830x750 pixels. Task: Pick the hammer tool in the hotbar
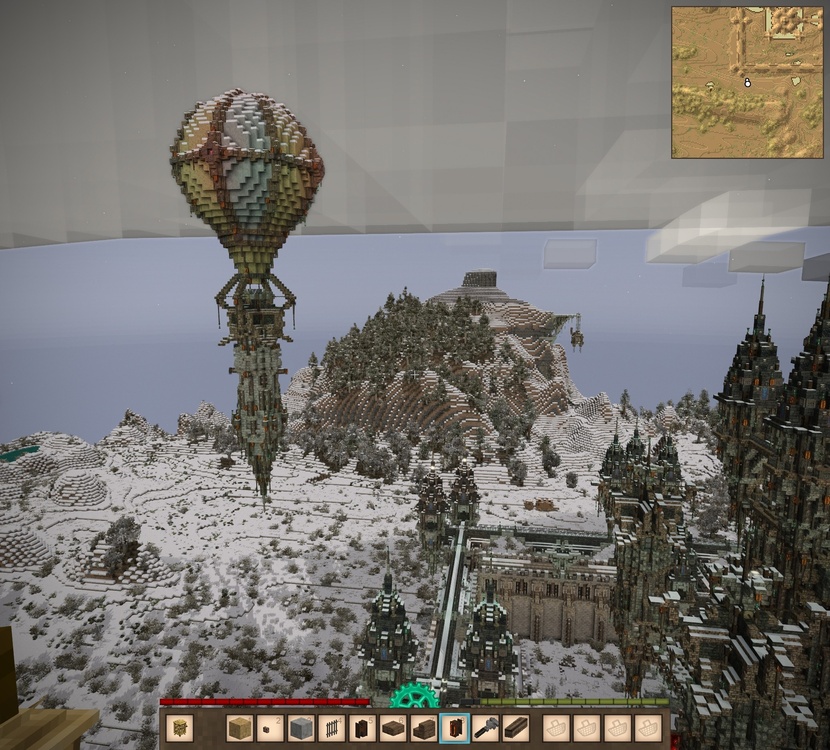pos(486,728)
